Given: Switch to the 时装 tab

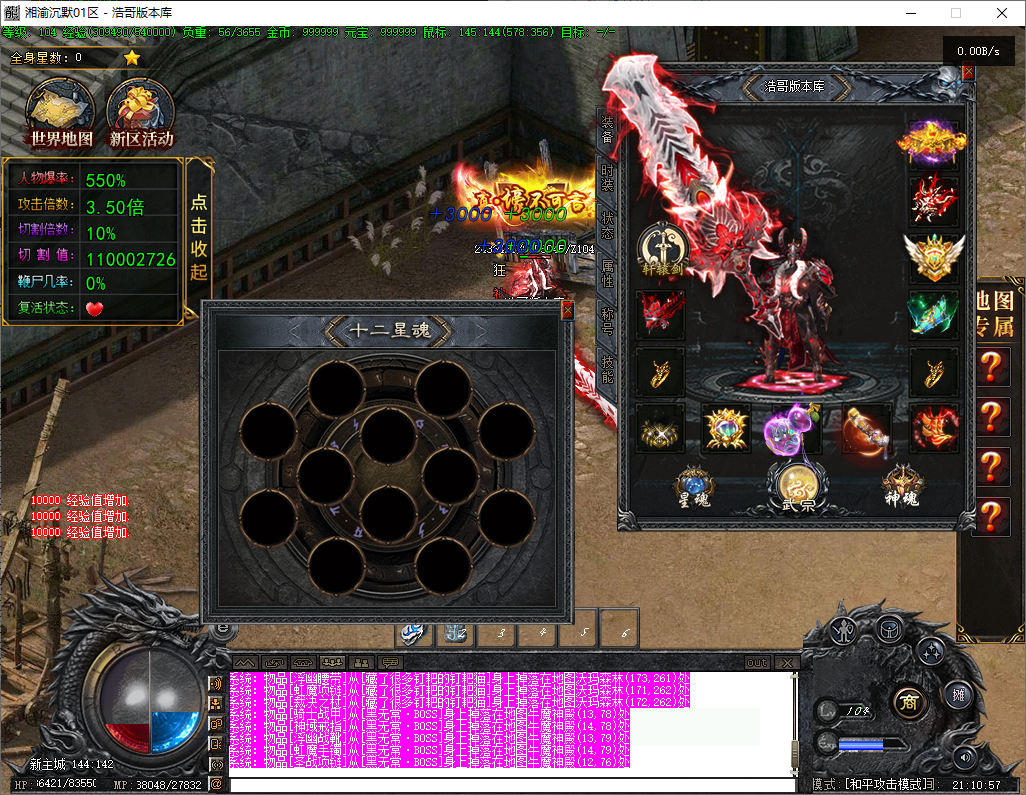Looking at the screenshot, I should click(607, 176).
